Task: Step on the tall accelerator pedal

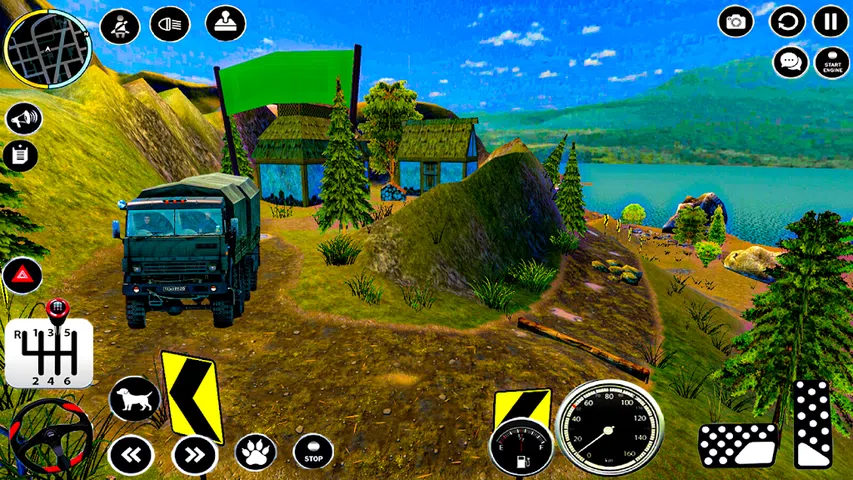Action: click(x=814, y=423)
